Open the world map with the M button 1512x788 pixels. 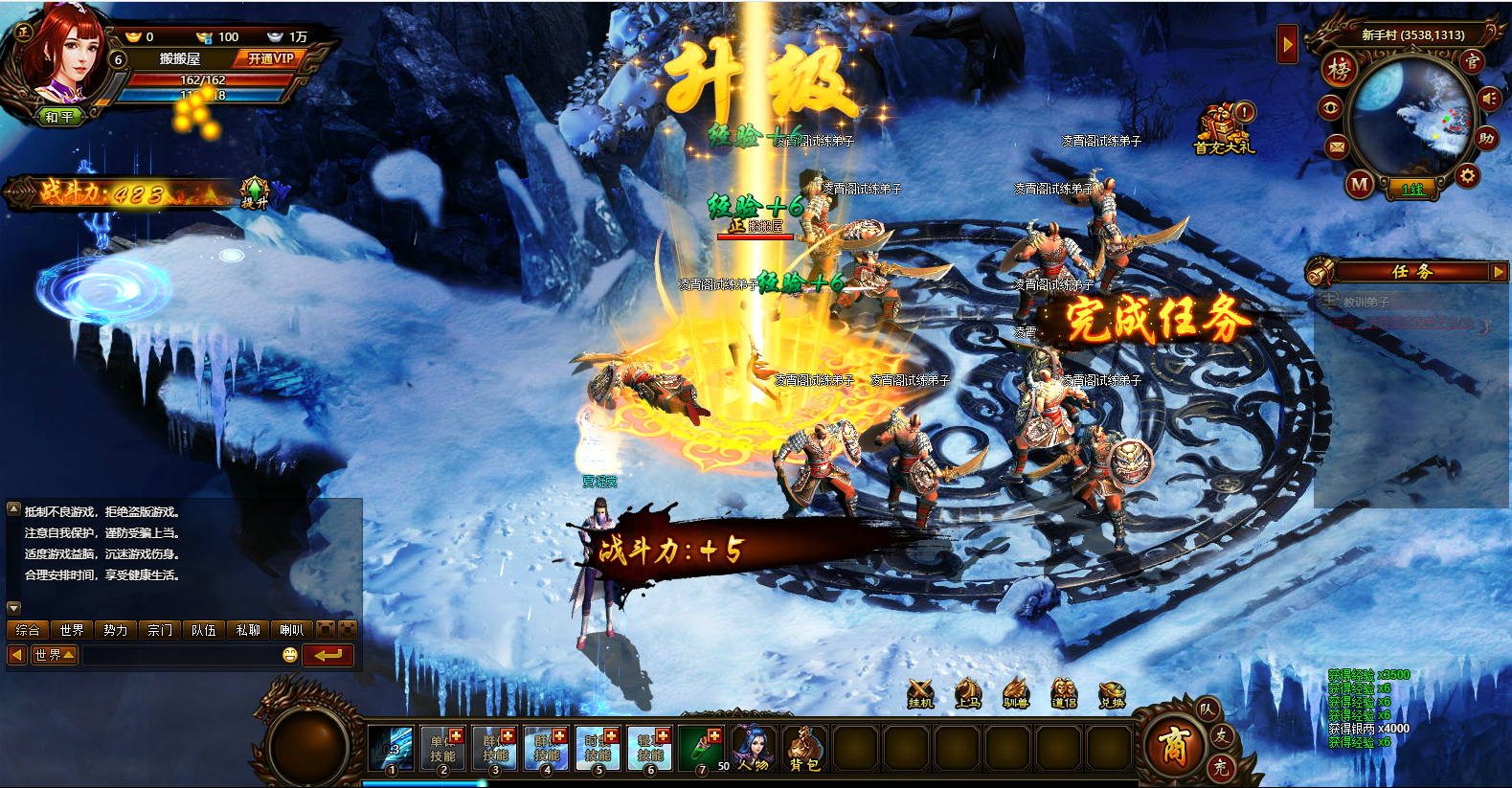point(1360,184)
